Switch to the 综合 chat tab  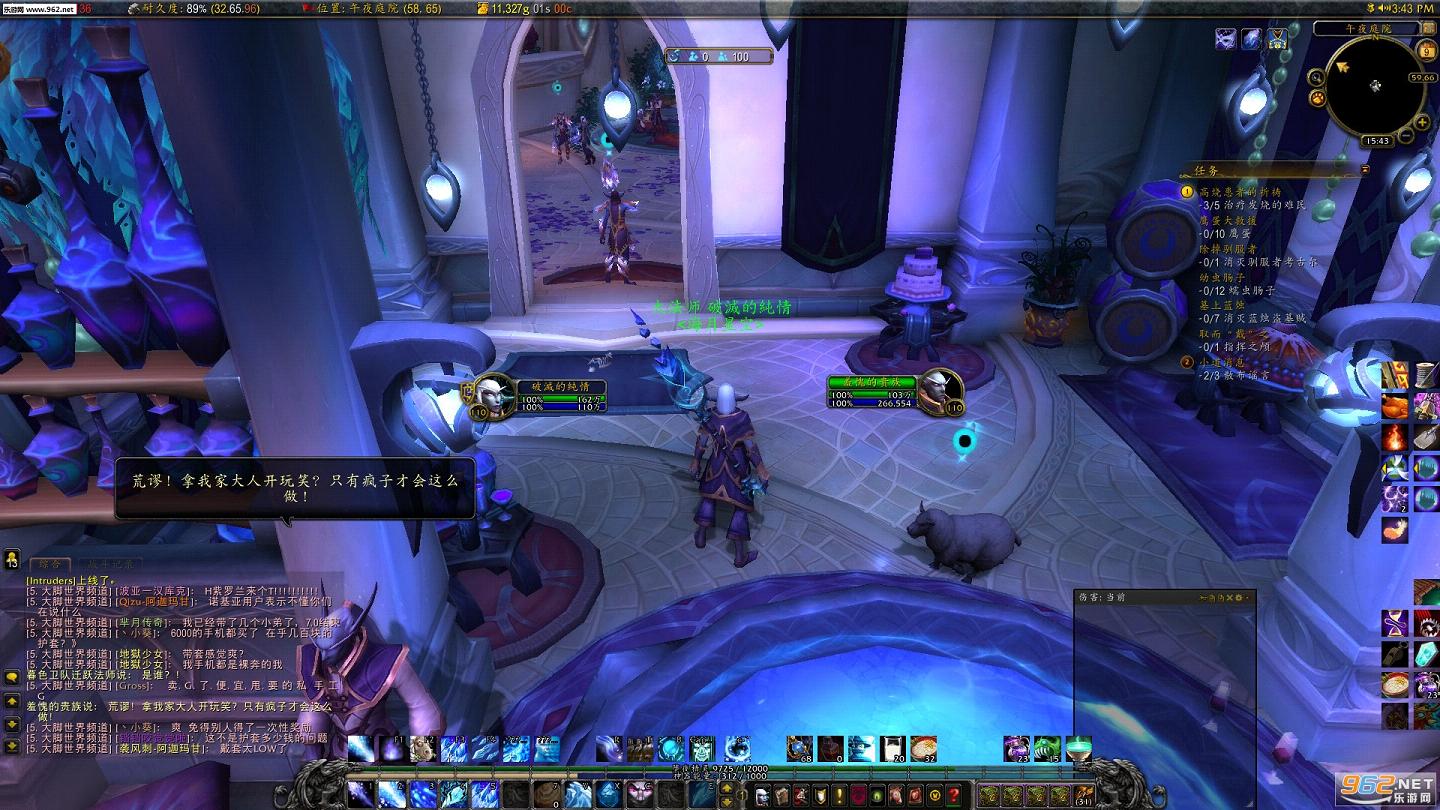49,565
